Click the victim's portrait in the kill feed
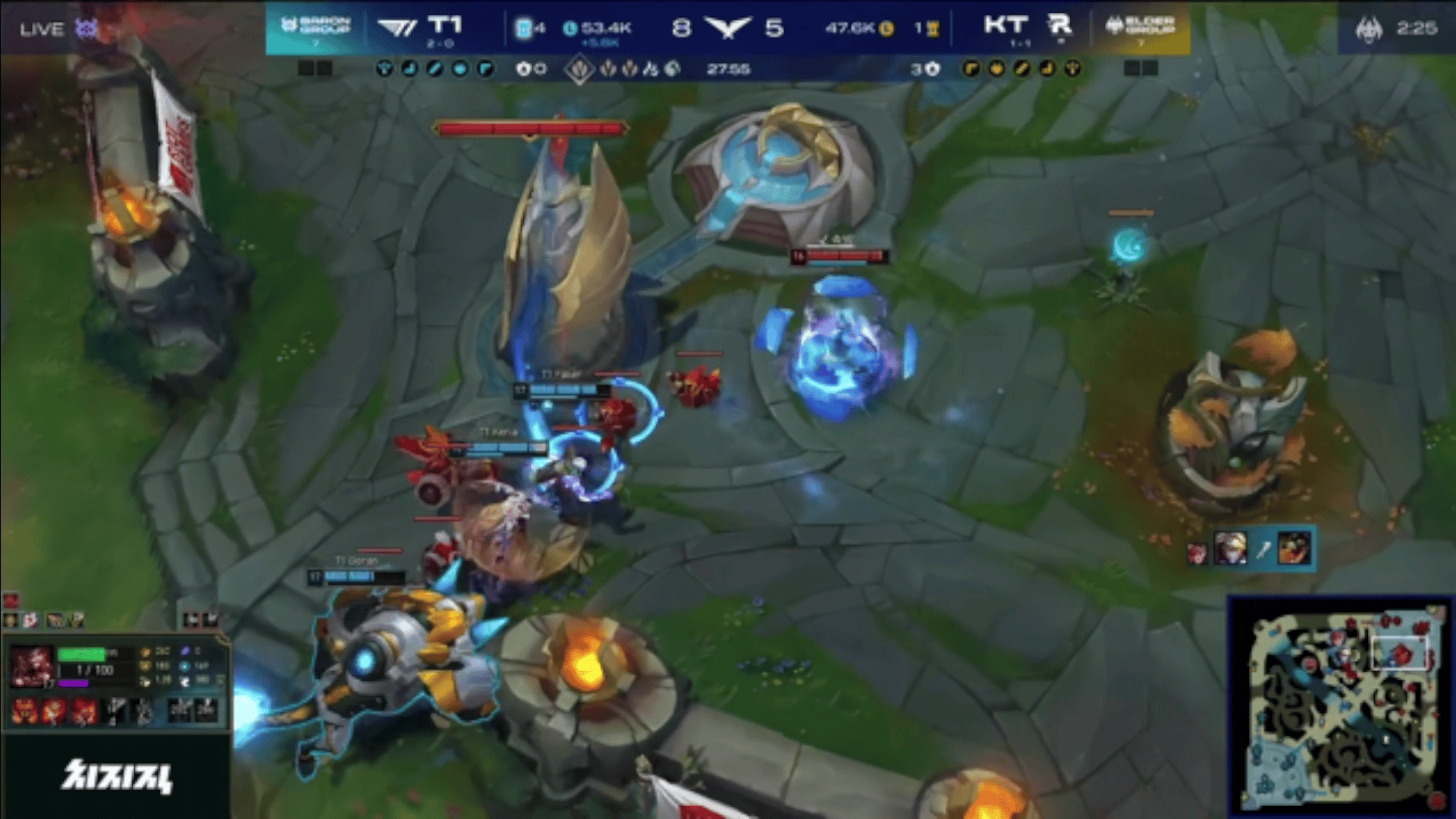This screenshot has height=819, width=1456. pos(1294,548)
